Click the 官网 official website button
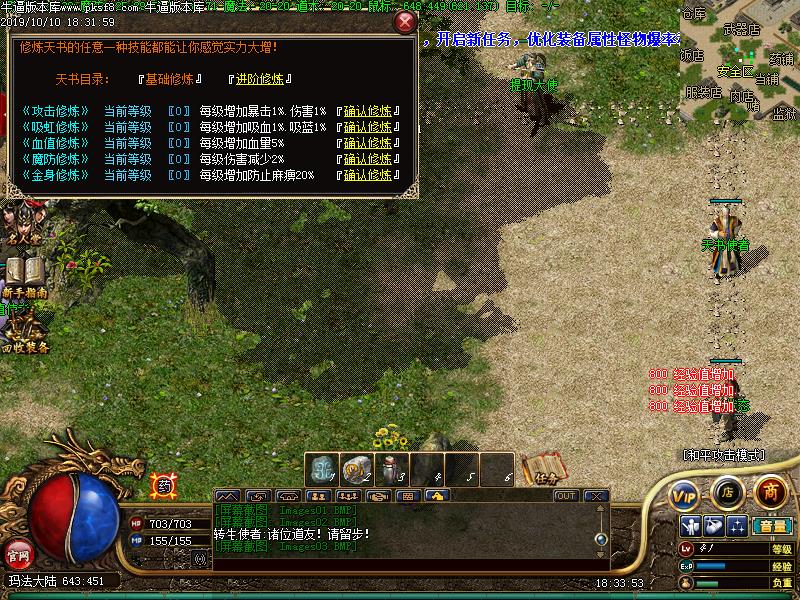This screenshot has height=600, width=800. point(18,553)
